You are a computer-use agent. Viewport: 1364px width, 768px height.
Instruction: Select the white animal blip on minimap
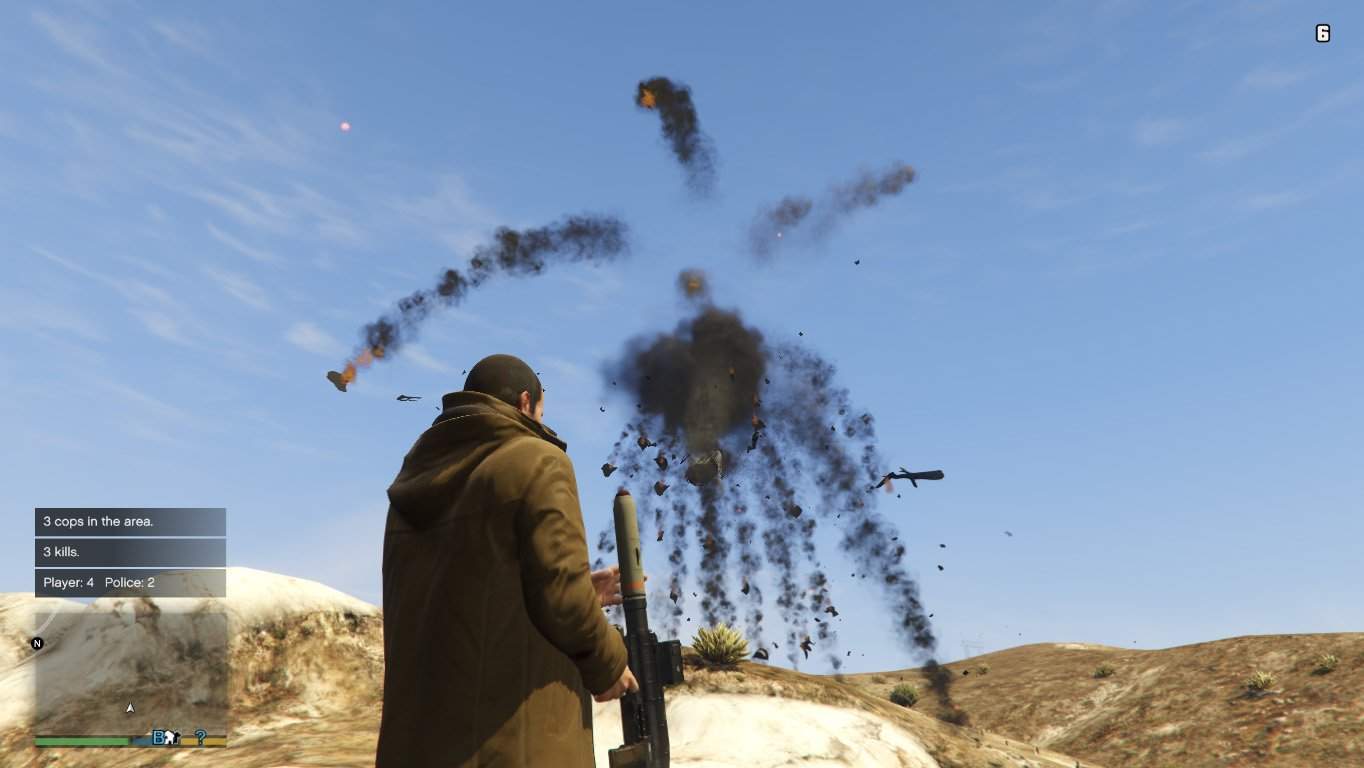pos(172,738)
